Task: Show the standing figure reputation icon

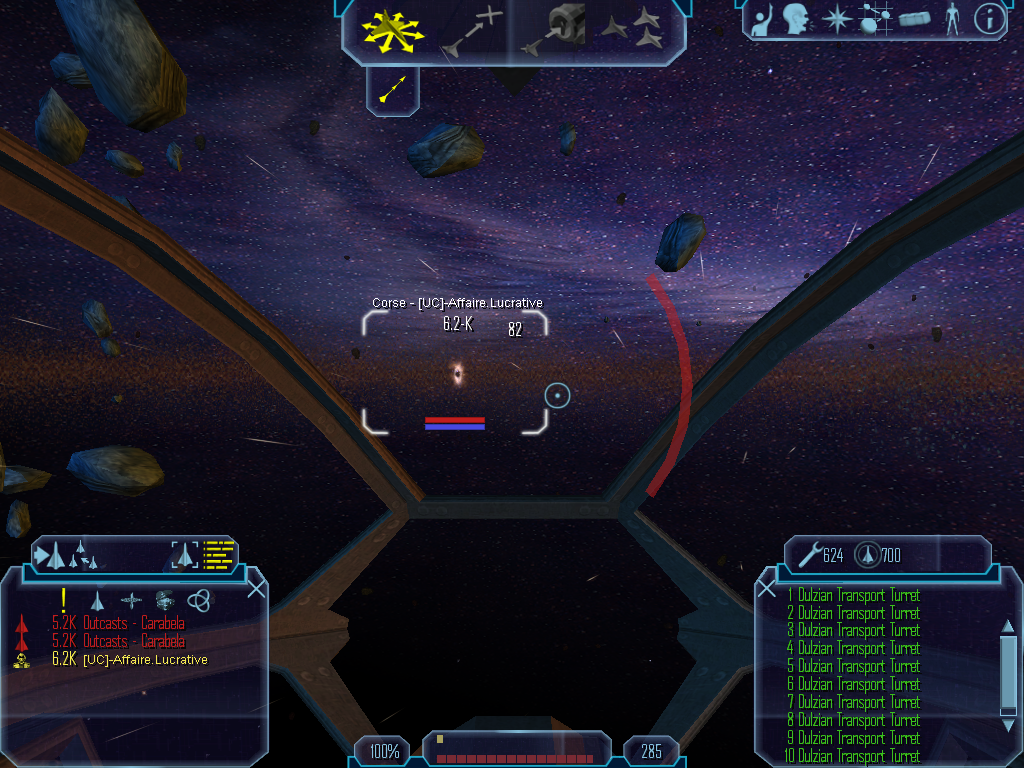Action: (x=951, y=18)
